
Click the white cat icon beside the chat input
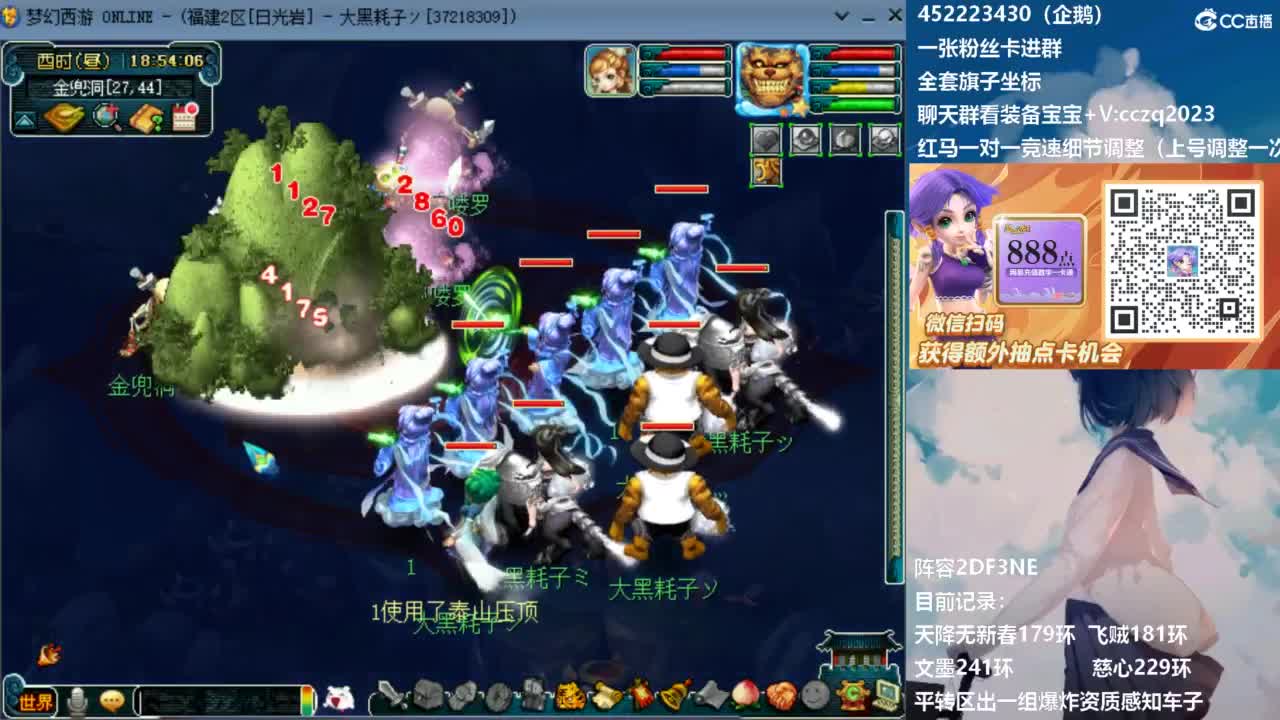pos(338,700)
